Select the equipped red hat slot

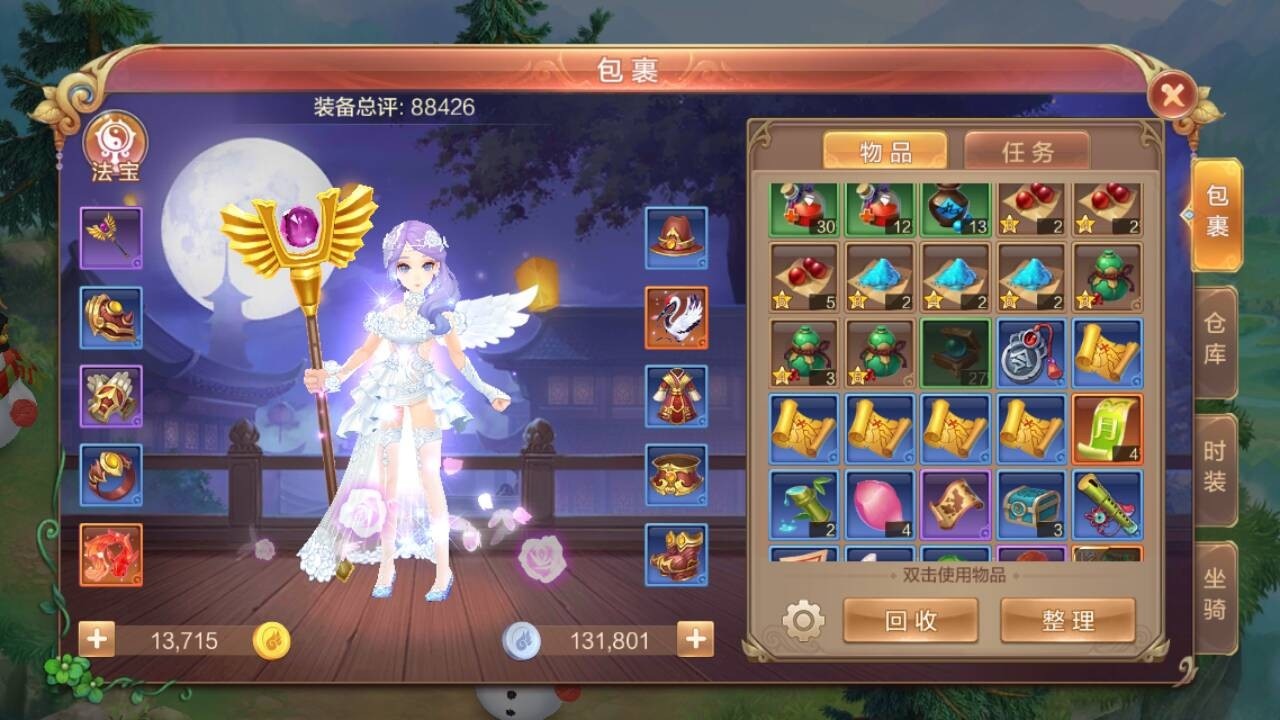tap(676, 238)
